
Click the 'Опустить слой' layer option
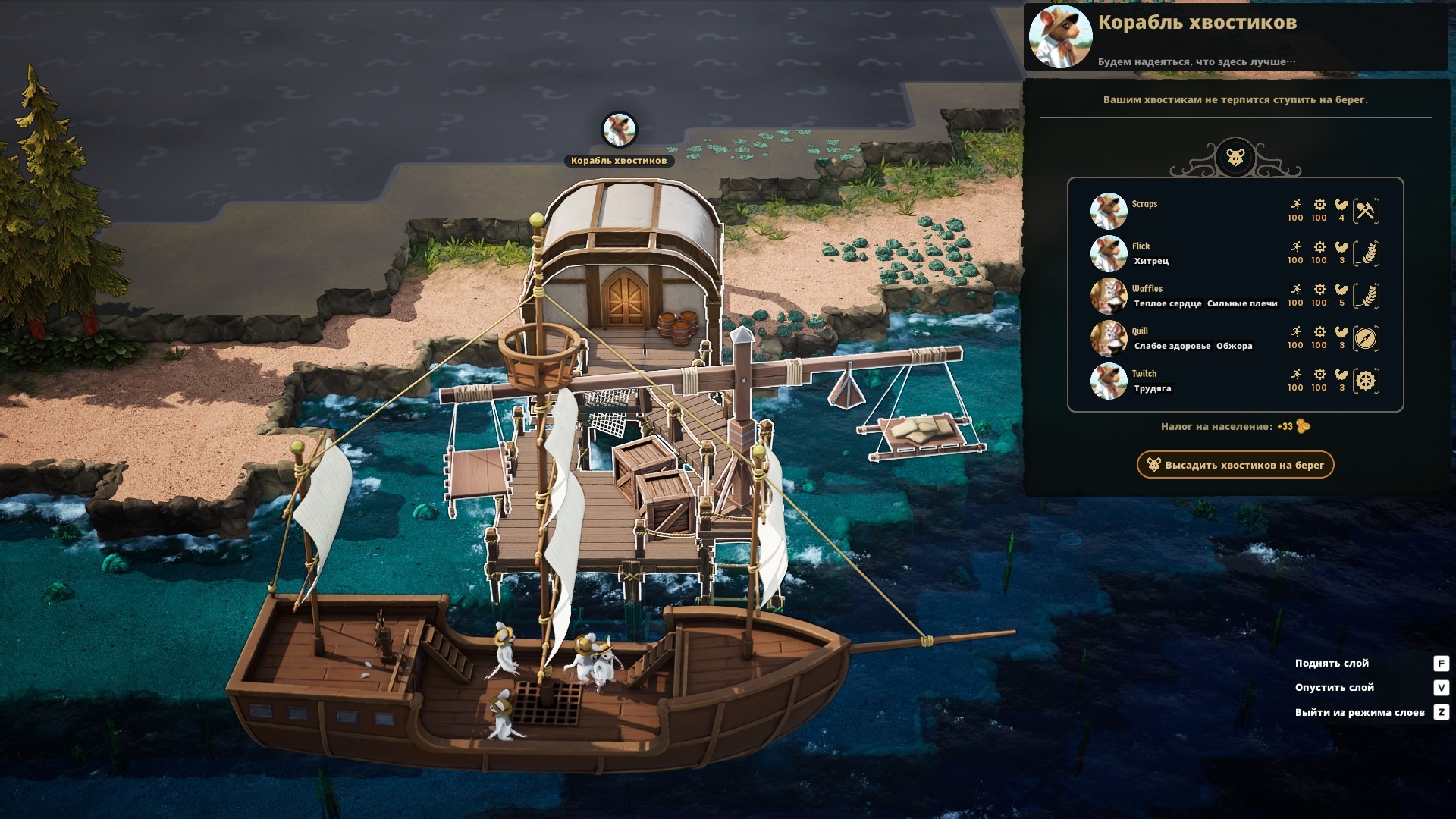point(1334,688)
